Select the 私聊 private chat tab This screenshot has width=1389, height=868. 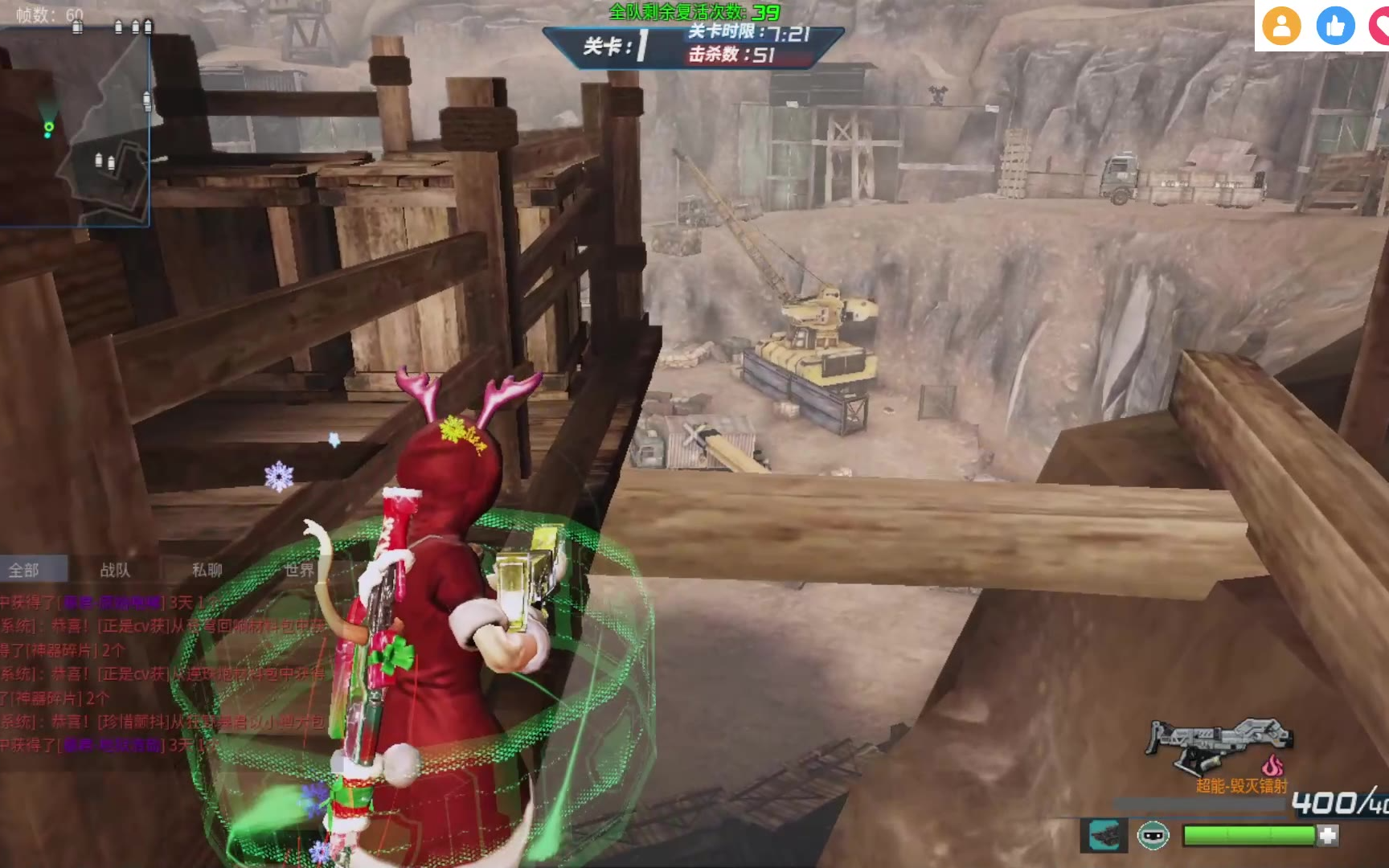[207, 570]
